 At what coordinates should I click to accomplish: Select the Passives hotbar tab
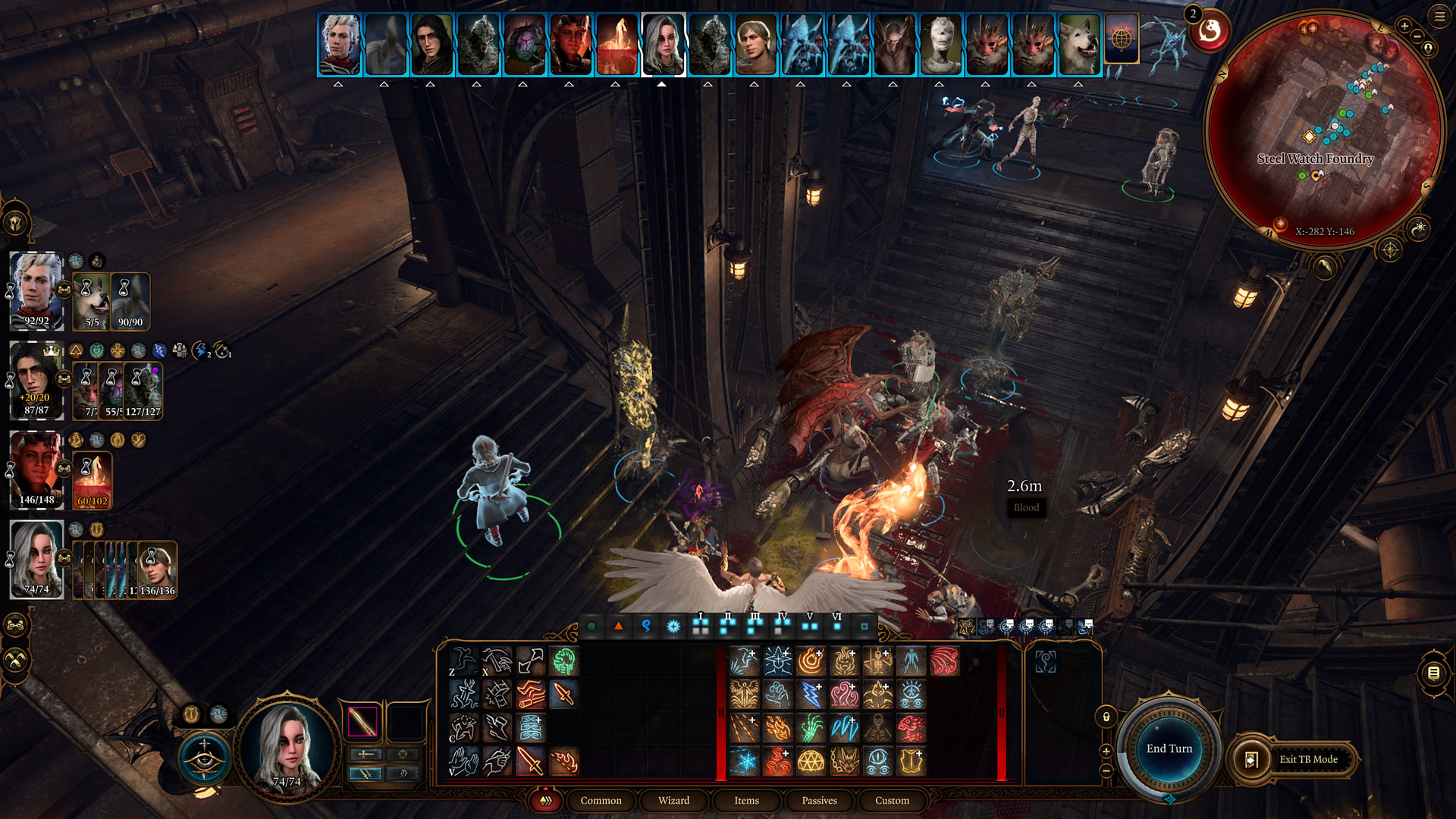click(819, 801)
